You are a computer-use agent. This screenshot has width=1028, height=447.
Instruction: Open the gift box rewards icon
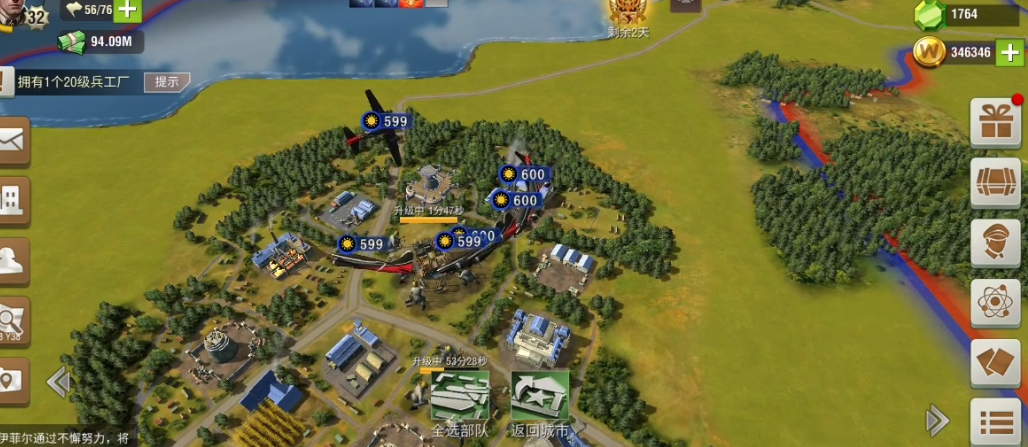point(995,123)
